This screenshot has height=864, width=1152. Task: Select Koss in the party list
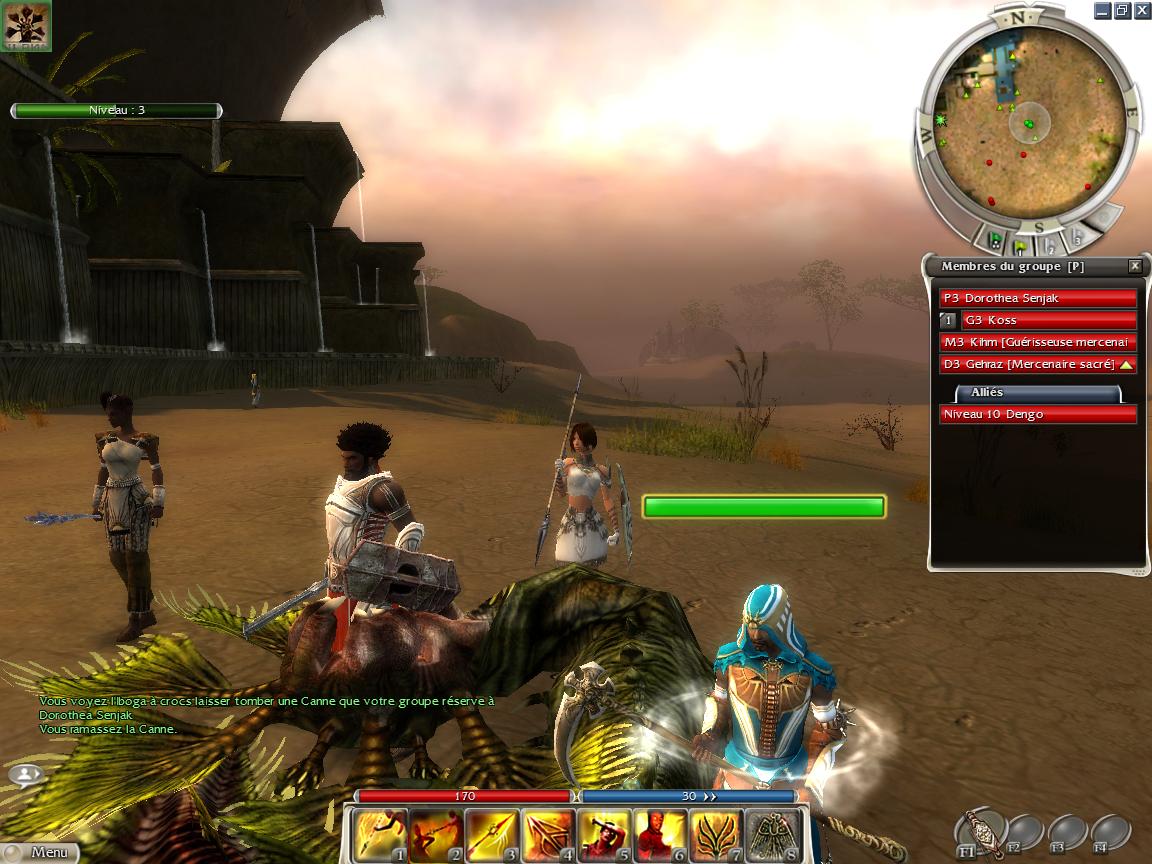tap(1048, 320)
